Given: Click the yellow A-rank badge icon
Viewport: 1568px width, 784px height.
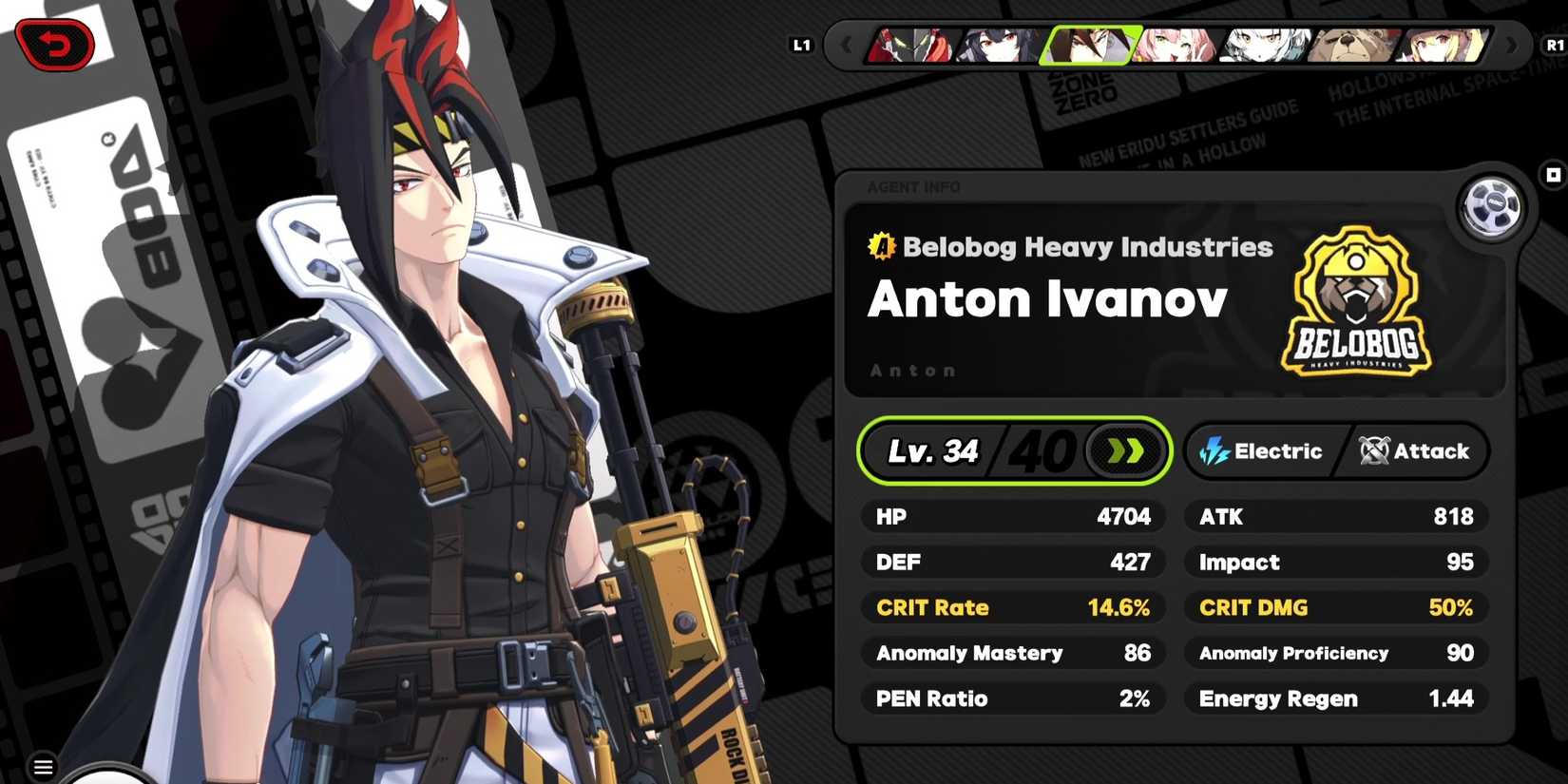Looking at the screenshot, I should tap(880, 246).
